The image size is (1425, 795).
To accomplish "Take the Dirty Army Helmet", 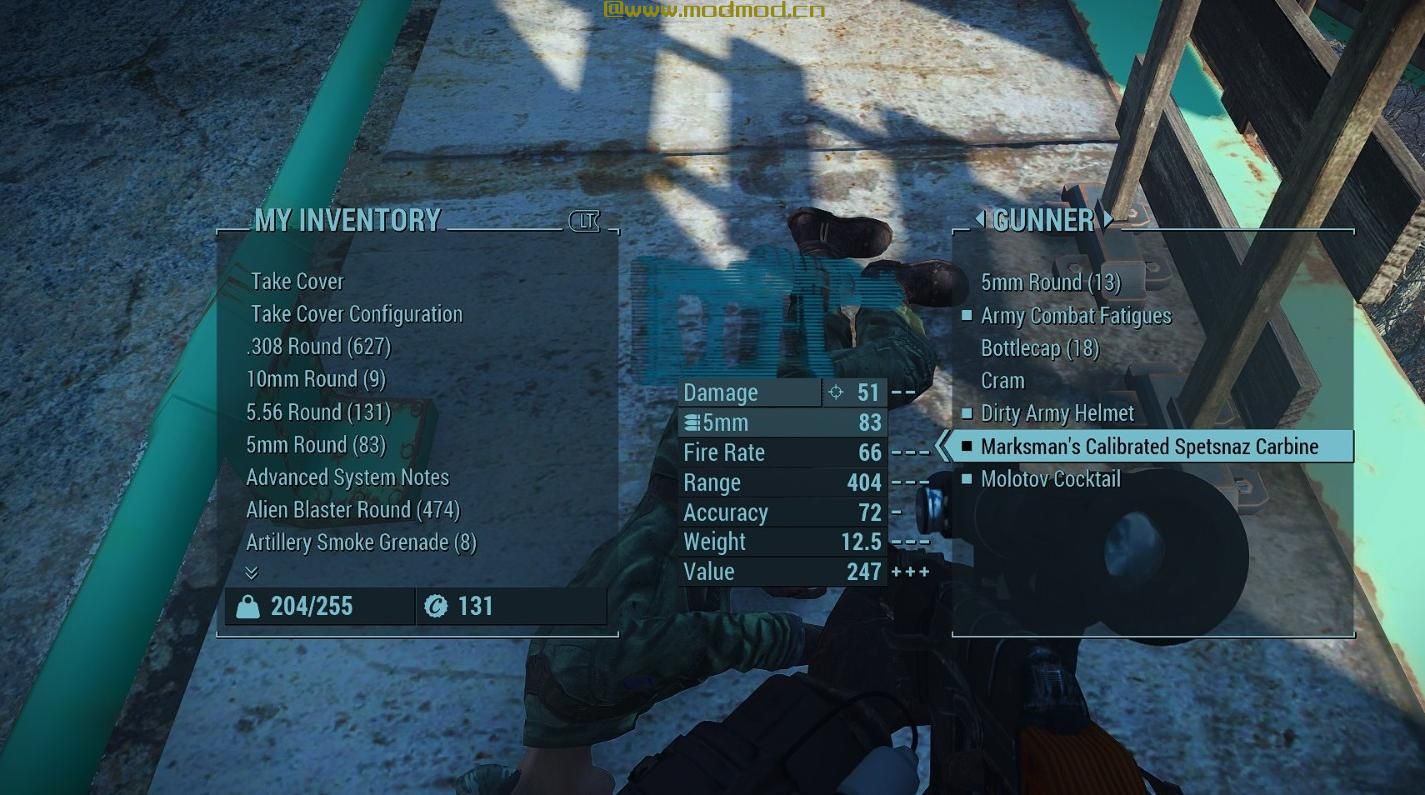I will [1057, 413].
